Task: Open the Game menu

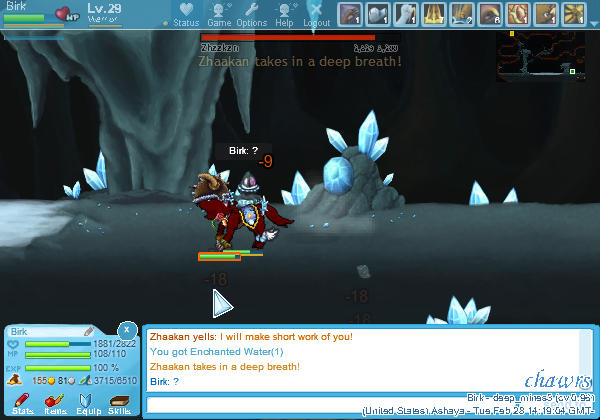Action: coord(219,14)
